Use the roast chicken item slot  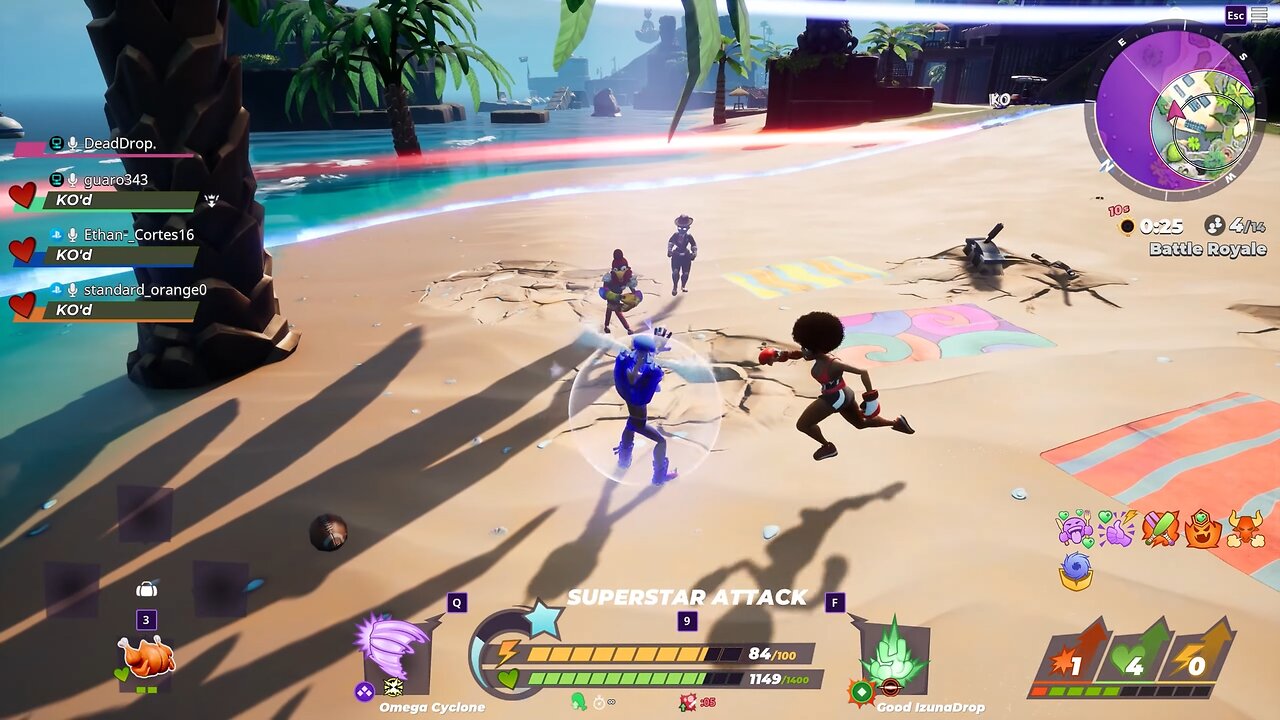(x=146, y=657)
